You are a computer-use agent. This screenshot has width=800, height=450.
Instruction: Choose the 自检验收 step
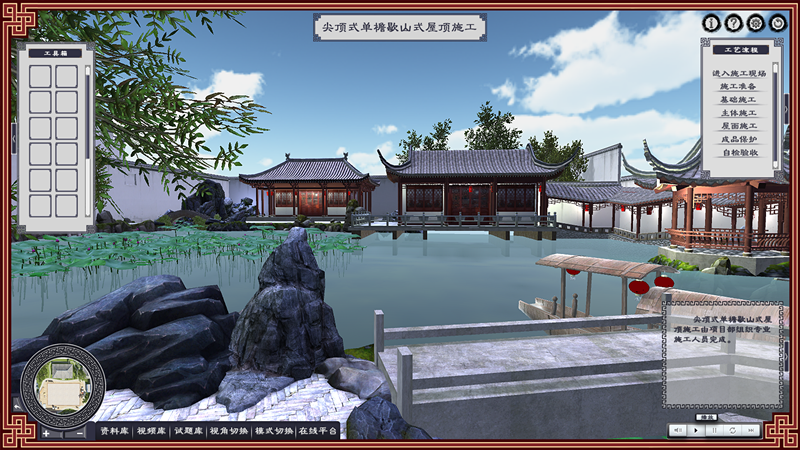point(739,152)
